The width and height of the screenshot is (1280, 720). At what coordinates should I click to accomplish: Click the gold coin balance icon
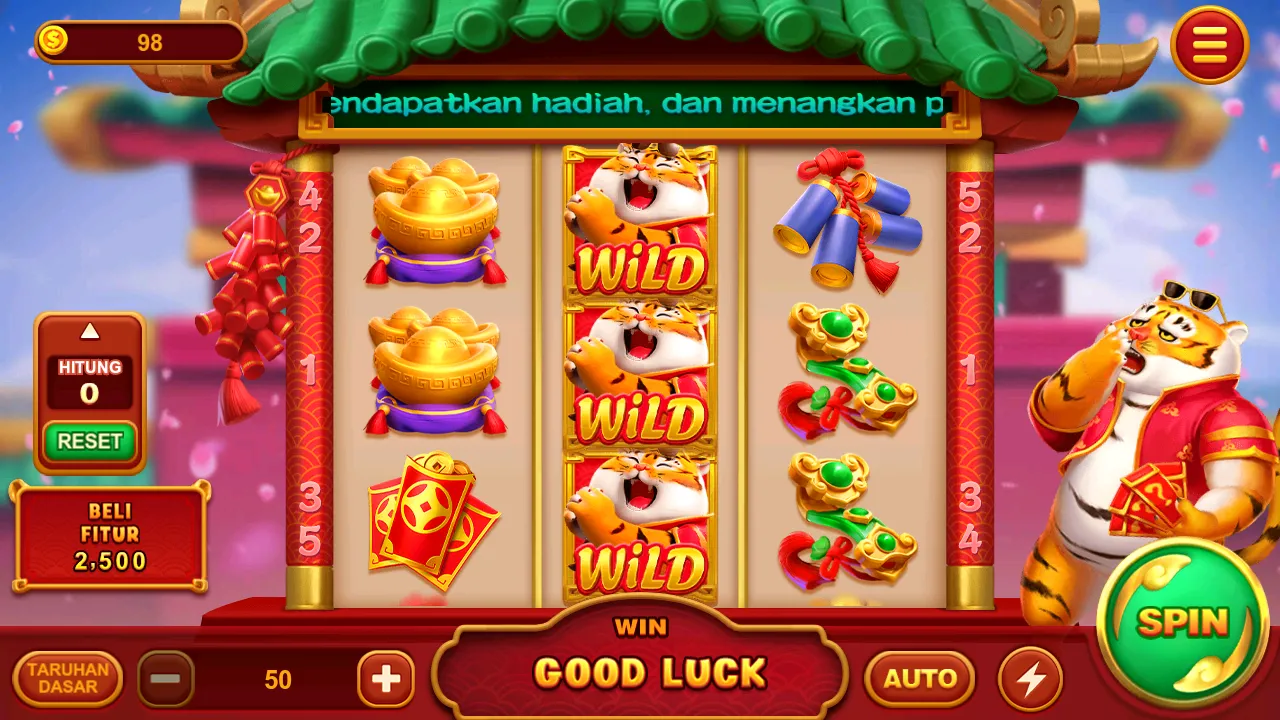55,38
